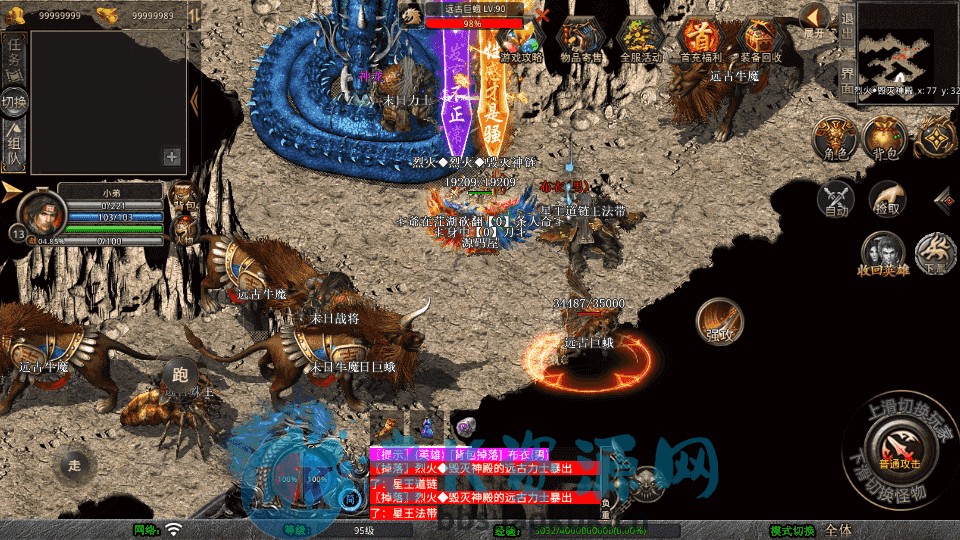
Task: Toggle the 自动 auto-combat button
Action: pyautogui.click(x=836, y=199)
